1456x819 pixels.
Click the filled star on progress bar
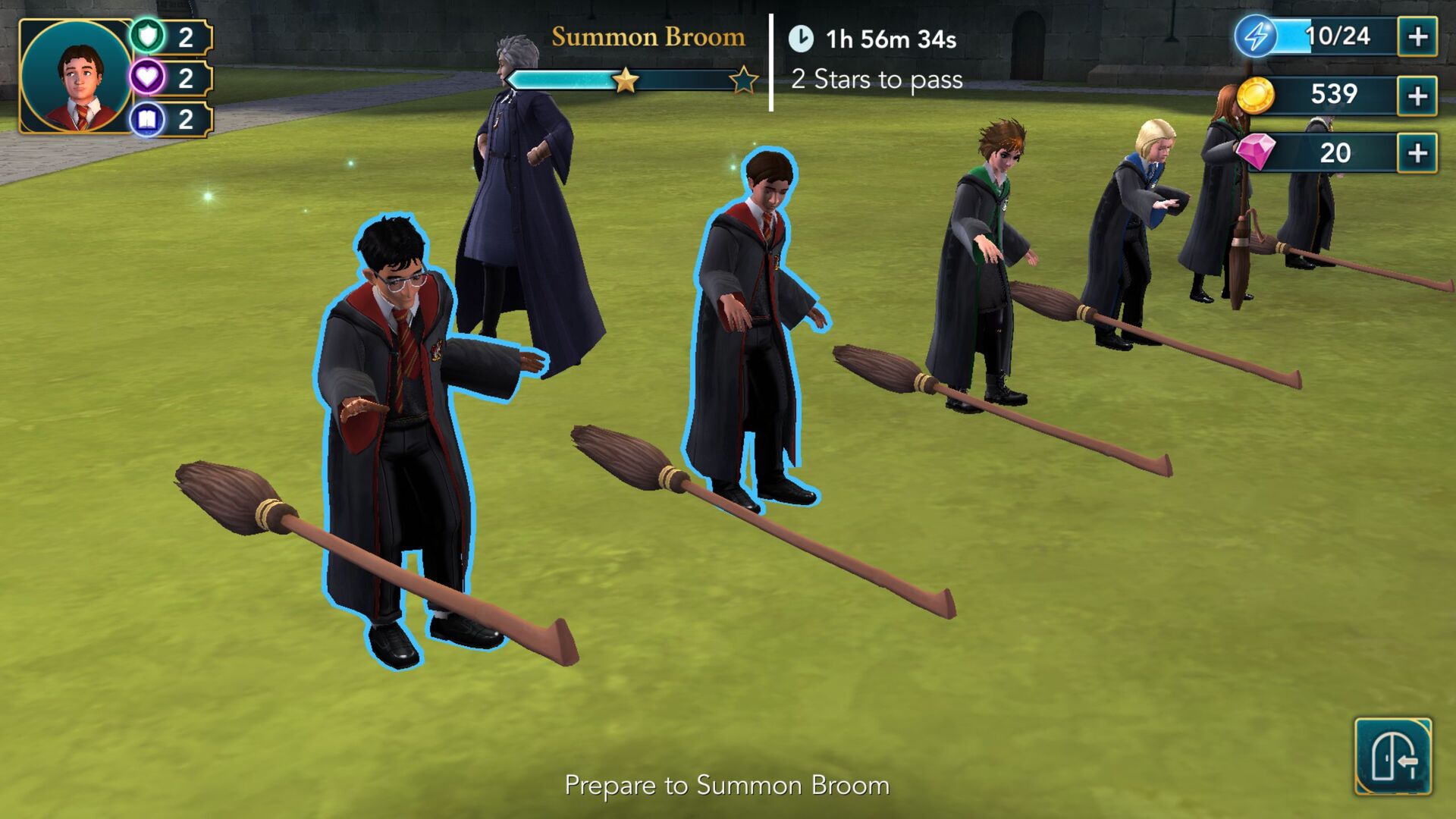pos(624,79)
